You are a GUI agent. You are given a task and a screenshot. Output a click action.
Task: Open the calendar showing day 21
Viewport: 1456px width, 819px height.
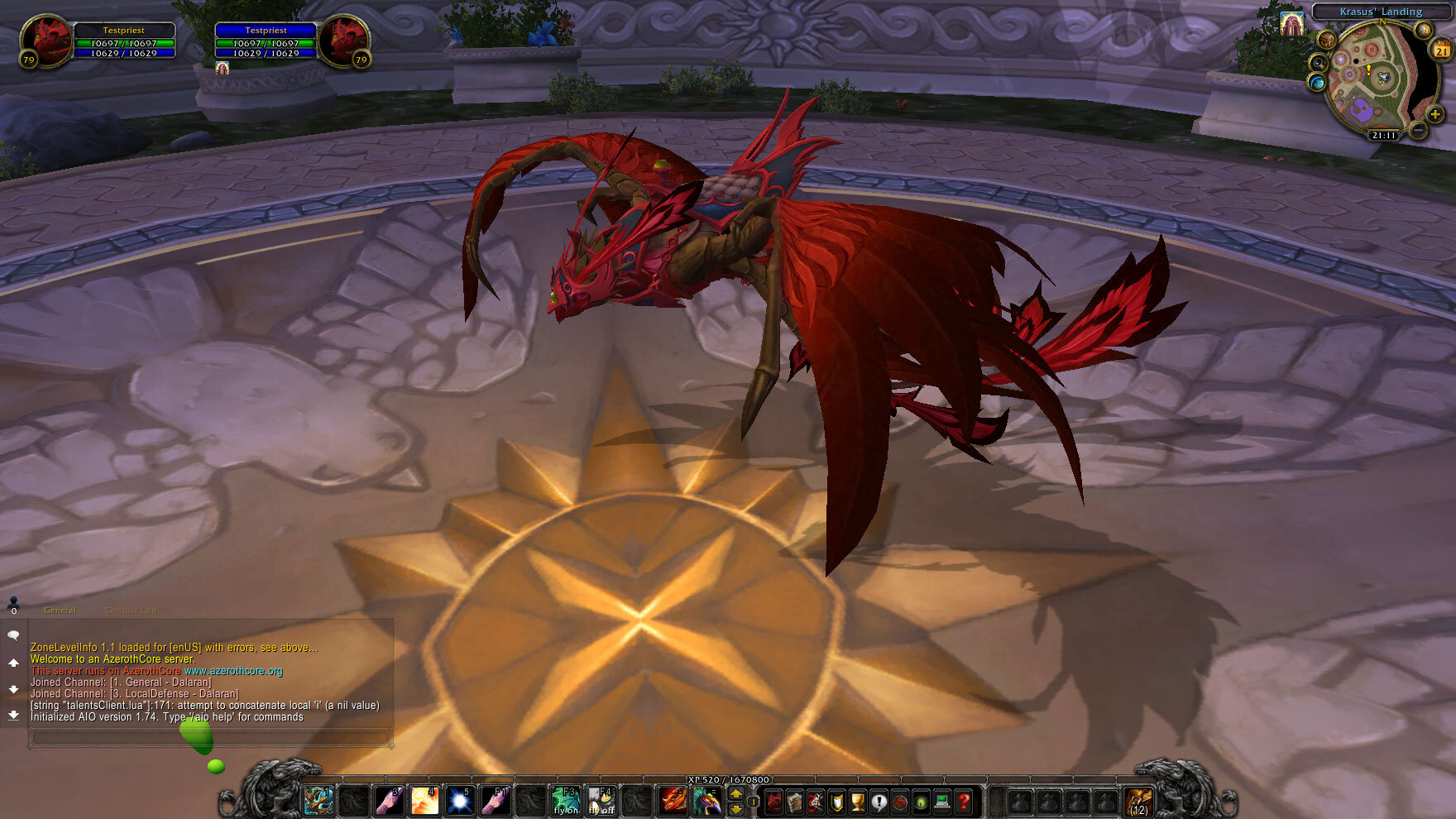tap(1441, 51)
